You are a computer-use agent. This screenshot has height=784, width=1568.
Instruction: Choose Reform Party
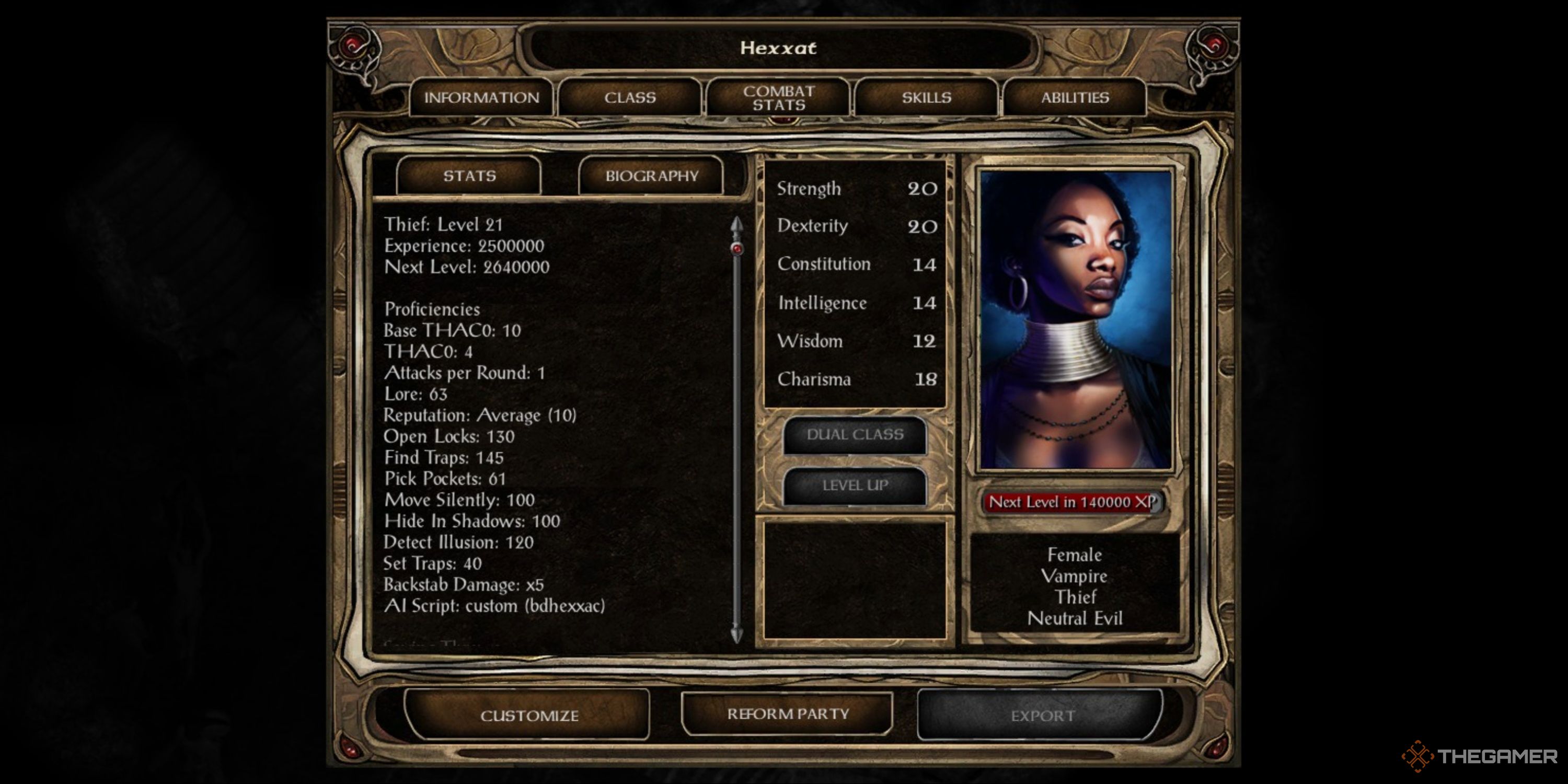[788, 713]
